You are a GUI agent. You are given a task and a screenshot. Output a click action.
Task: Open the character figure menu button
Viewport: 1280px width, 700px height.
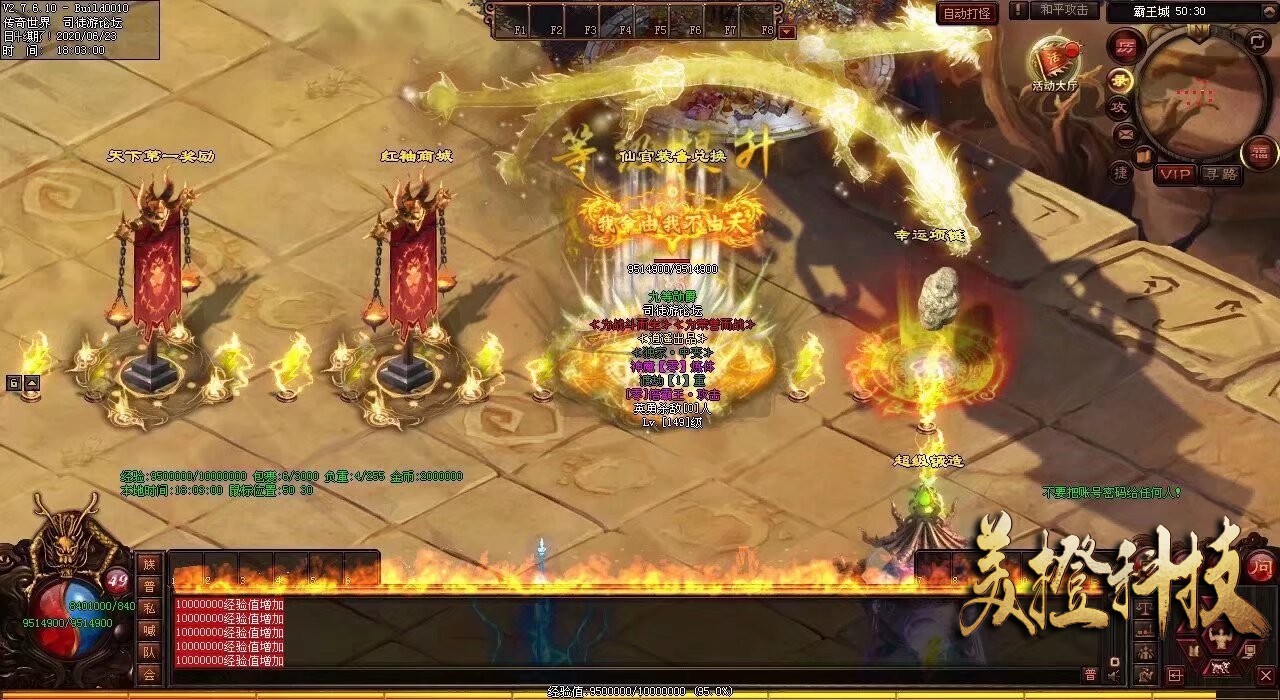[1219, 636]
